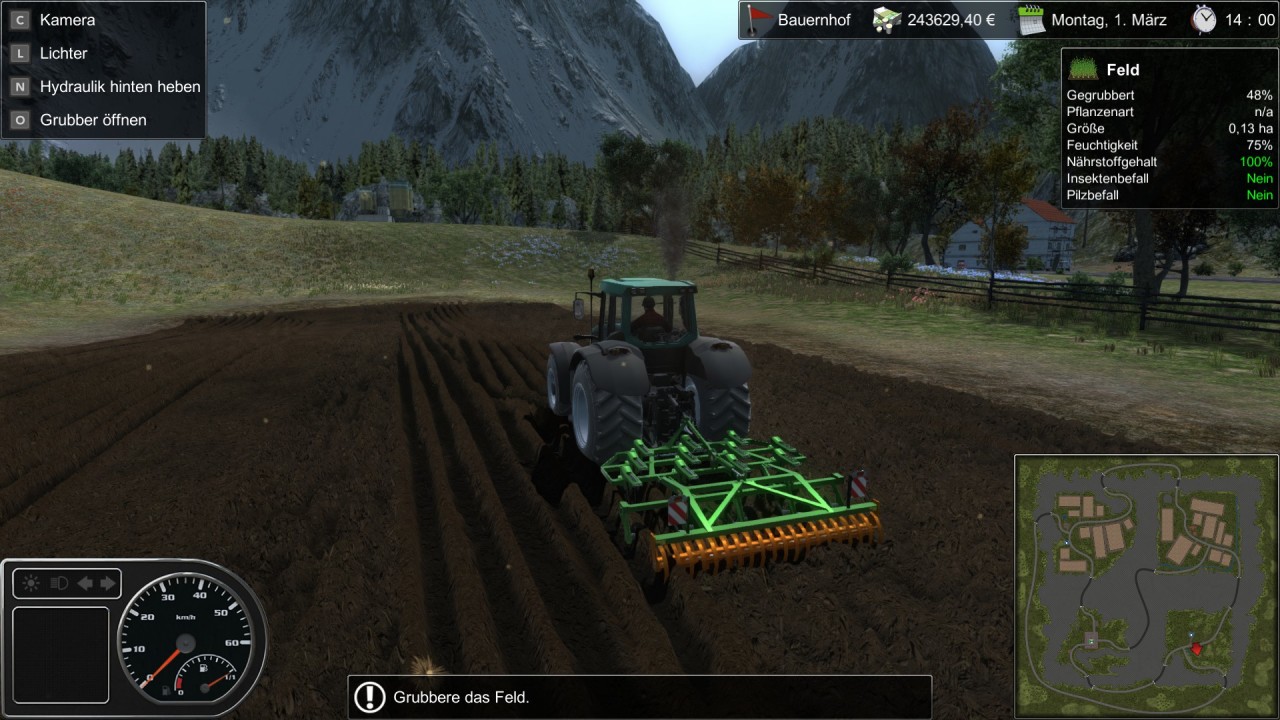This screenshot has width=1280, height=720.
Task: Open the calendar icon beside Montag
Action: (1031, 20)
